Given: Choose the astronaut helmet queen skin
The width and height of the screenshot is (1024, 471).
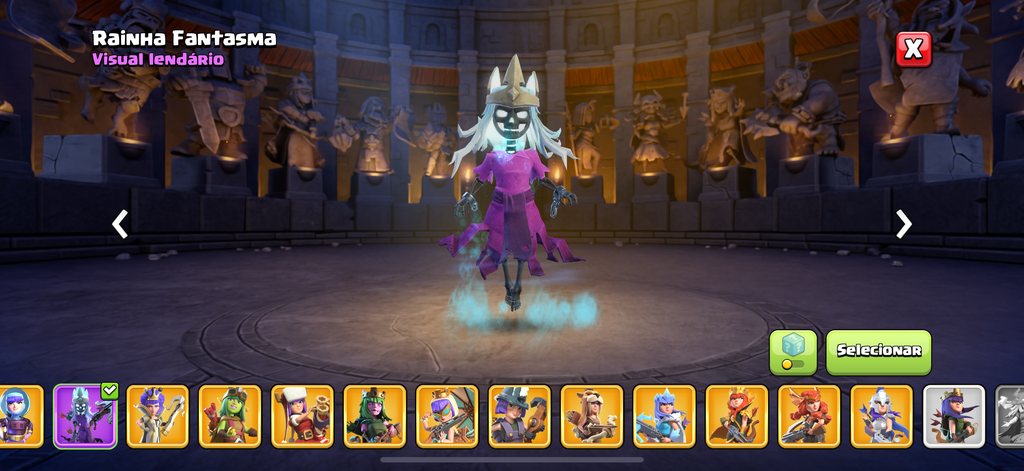Looking at the screenshot, I should point(15,415).
